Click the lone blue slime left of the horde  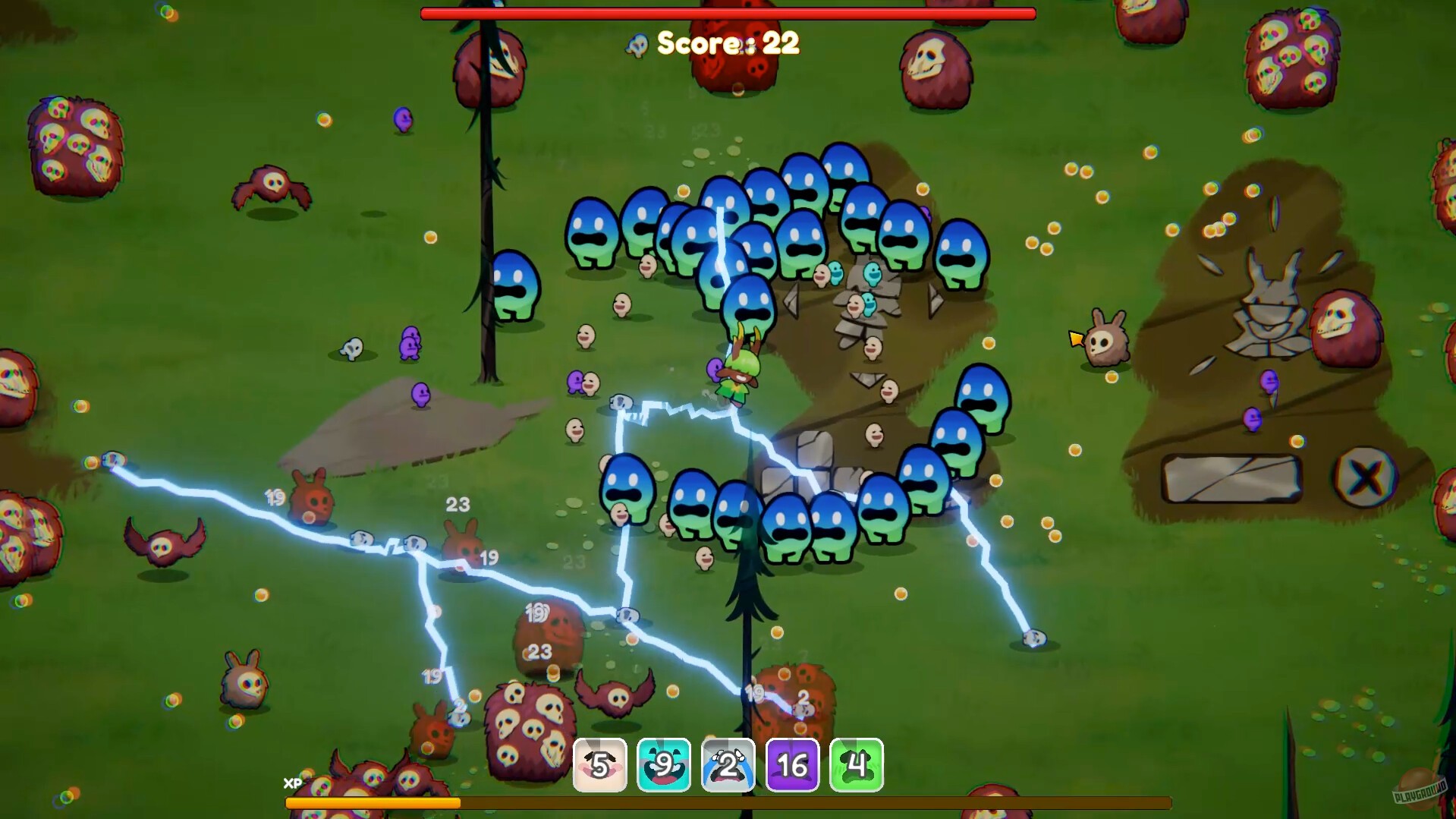[x=515, y=285]
